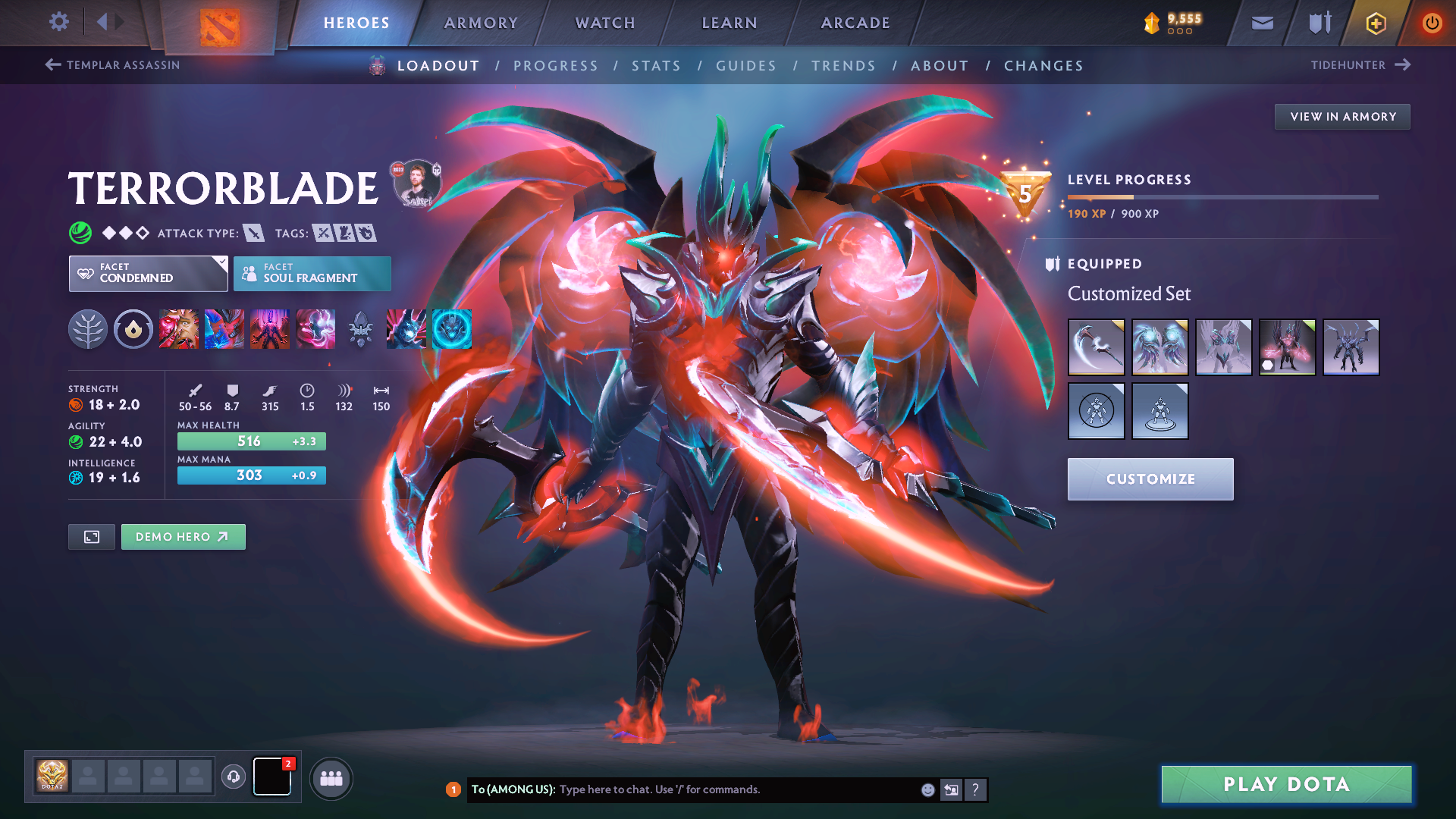Click the level progress XP bar
This screenshot has width=1456, height=819.
1222,196
